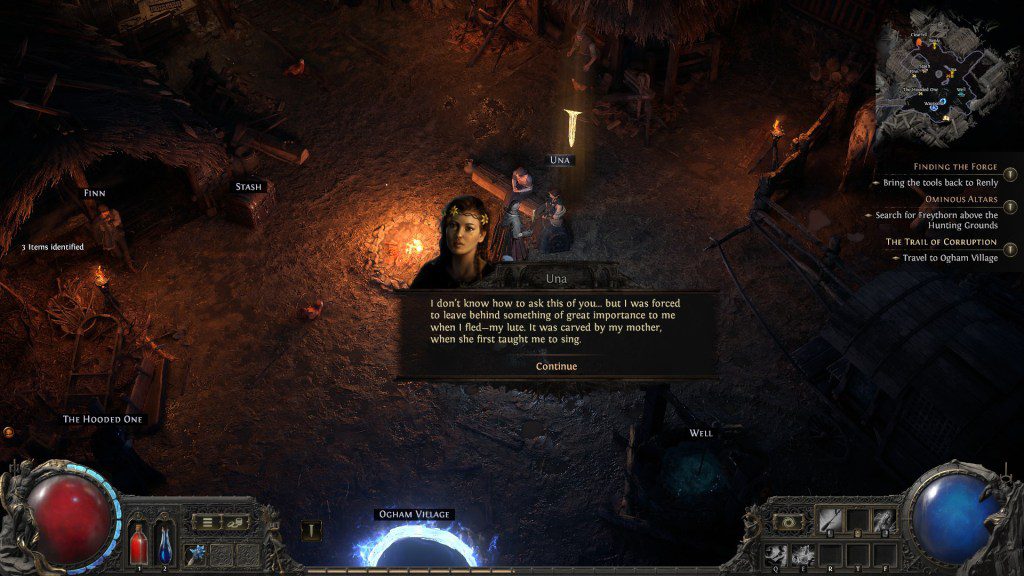Toggle the gold eye button on skill bar

click(x=787, y=521)
